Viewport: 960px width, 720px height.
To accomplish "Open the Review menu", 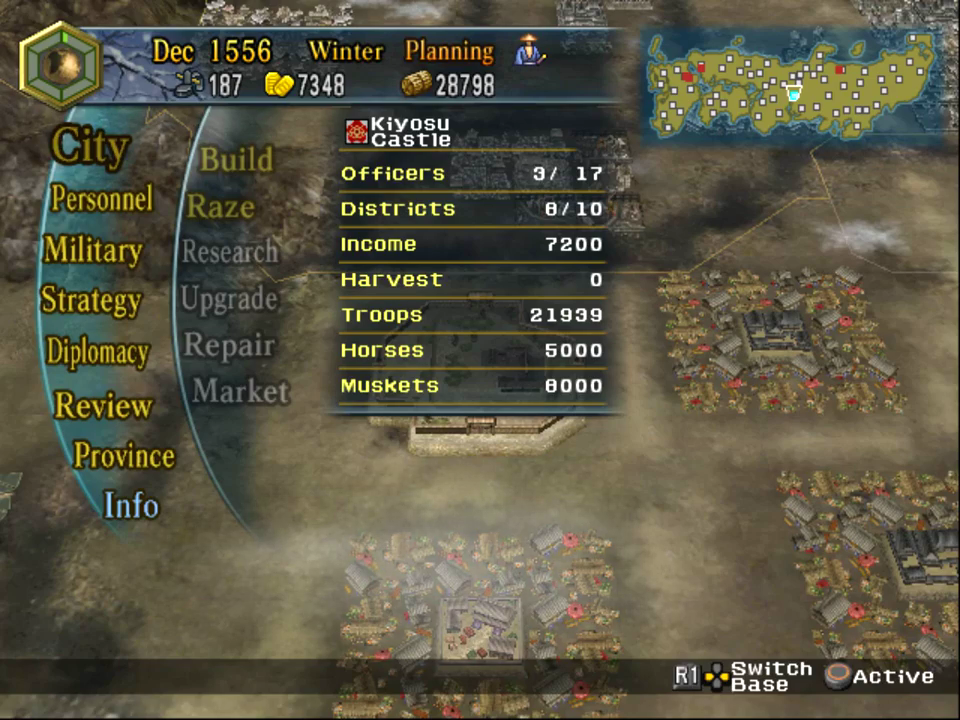I will pos(103,405).
